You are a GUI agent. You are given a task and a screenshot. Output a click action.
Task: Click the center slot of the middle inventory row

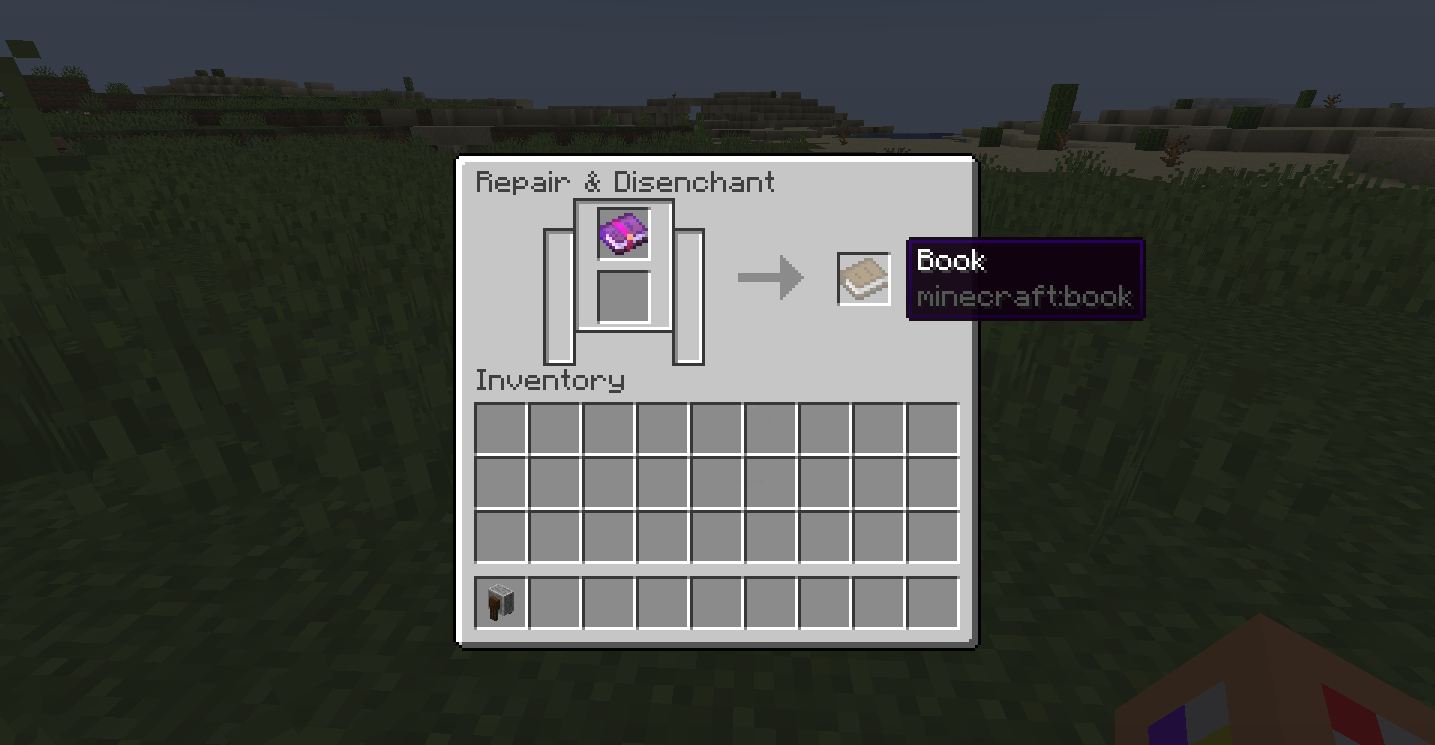tap(717, 482)
